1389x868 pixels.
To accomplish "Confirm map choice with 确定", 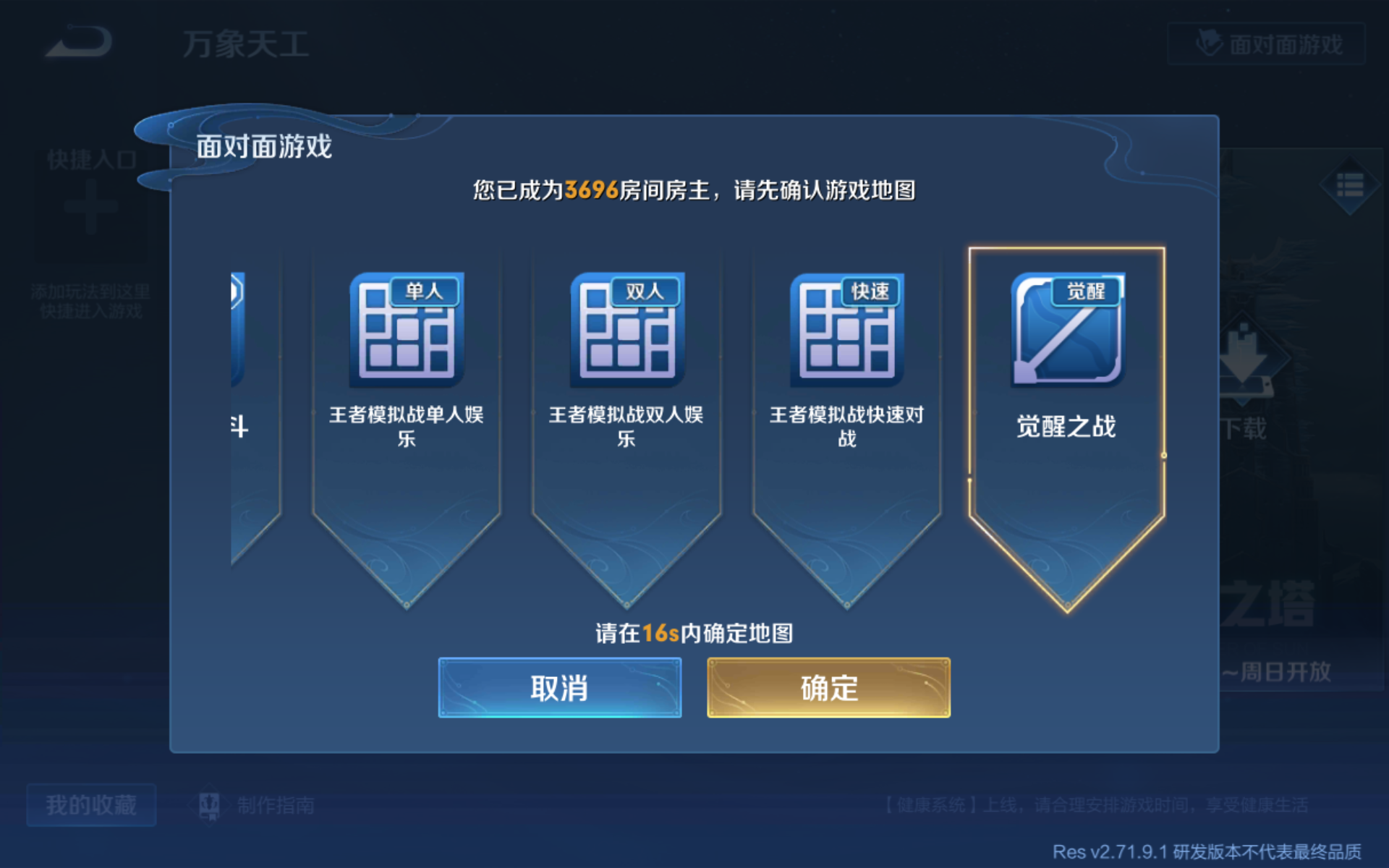I will 828,688.
